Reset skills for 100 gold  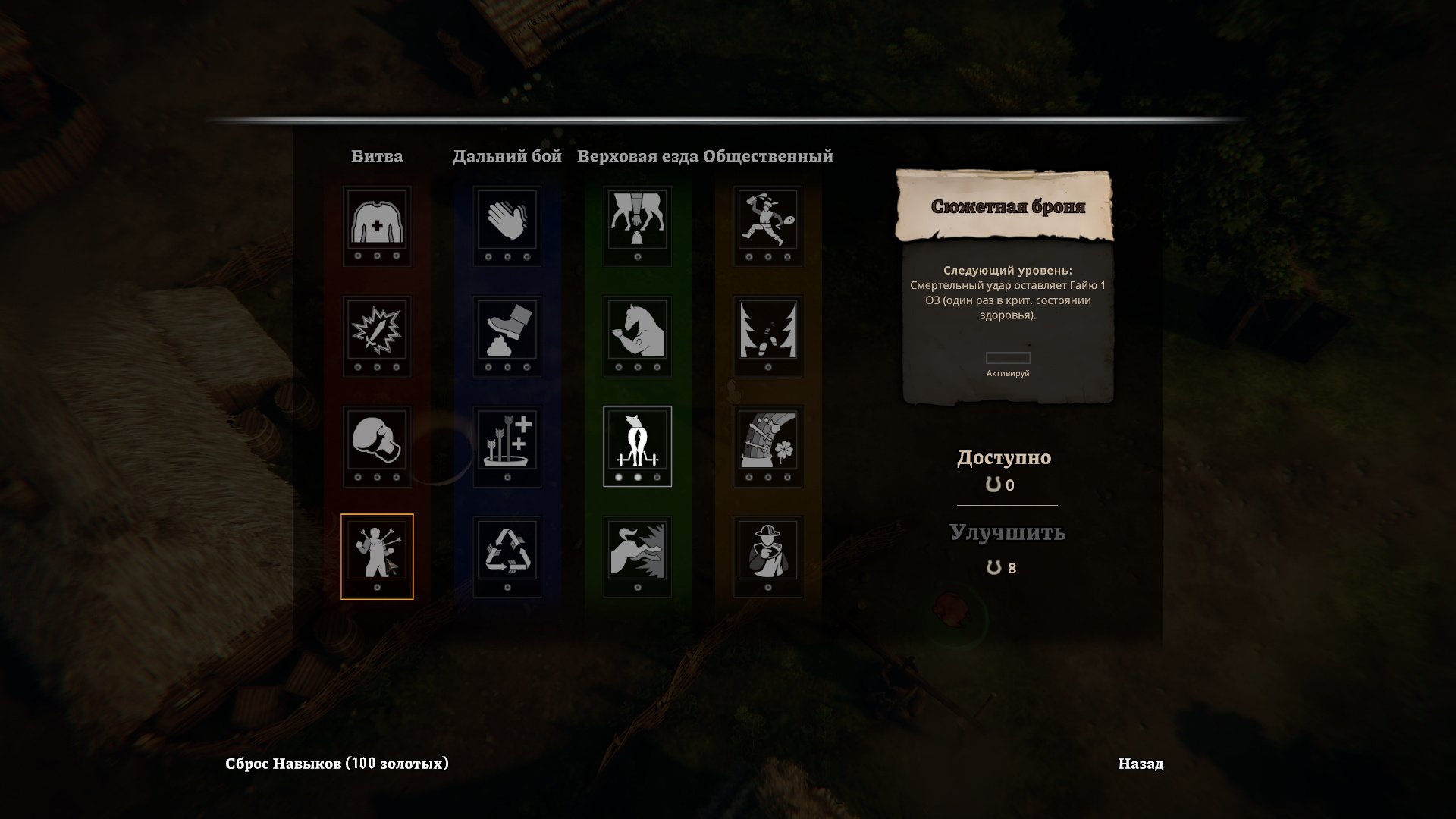337,764
